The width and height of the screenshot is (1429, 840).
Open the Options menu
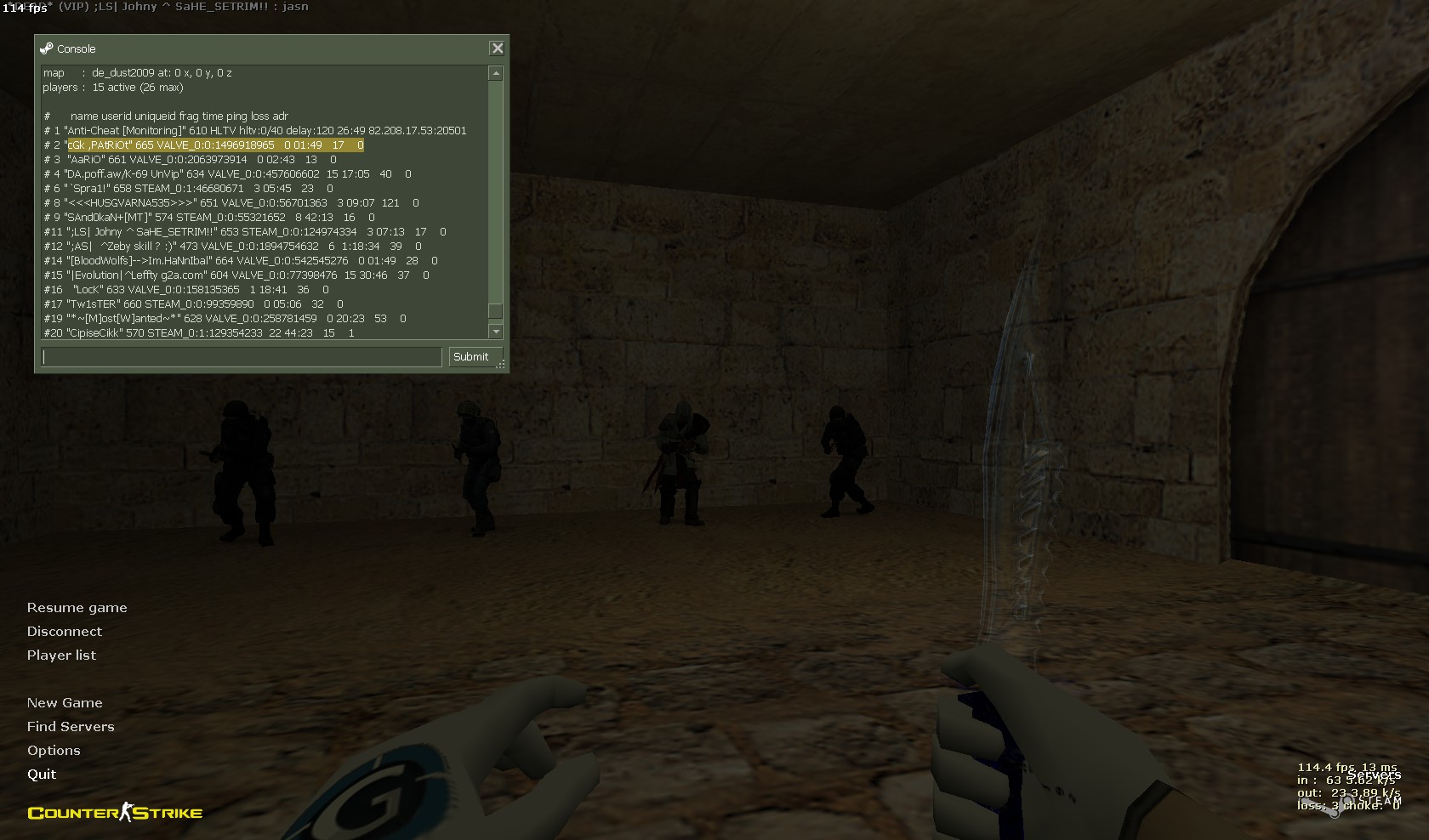point(54,751)
